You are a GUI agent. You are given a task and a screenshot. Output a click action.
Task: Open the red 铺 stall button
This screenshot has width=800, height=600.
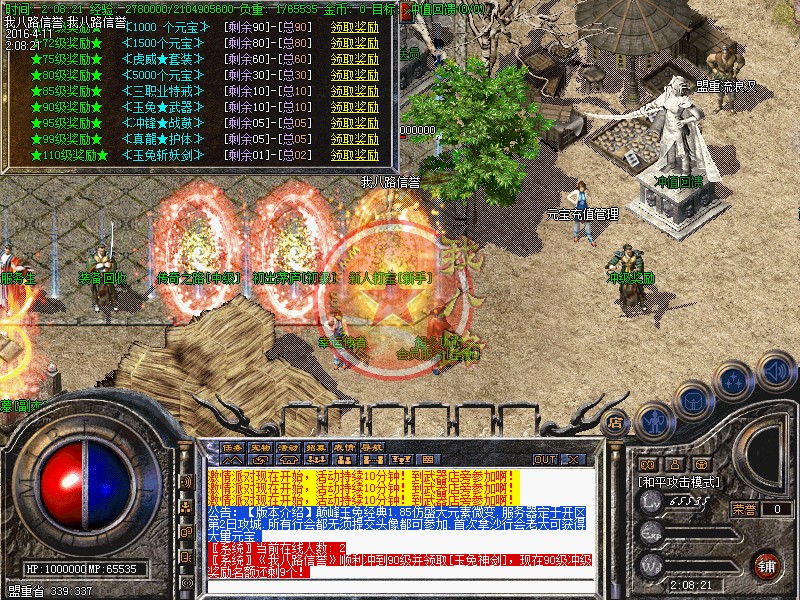pyautogui.click(x=767, y=565)
